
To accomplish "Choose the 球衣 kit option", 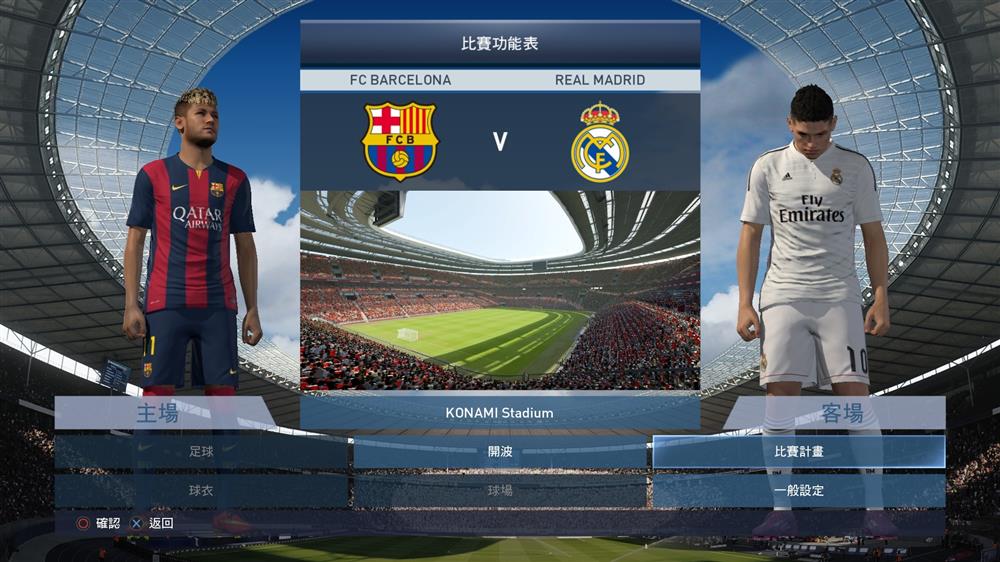I will pos(201,491).
